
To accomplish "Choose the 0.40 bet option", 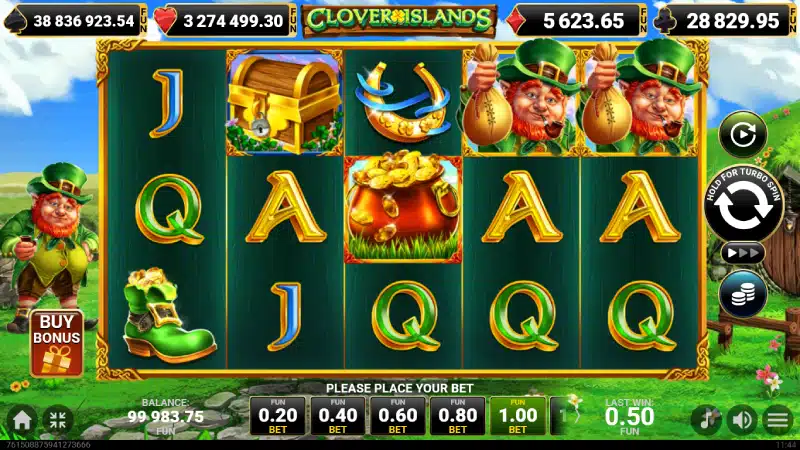I will [x=338, y=415].
